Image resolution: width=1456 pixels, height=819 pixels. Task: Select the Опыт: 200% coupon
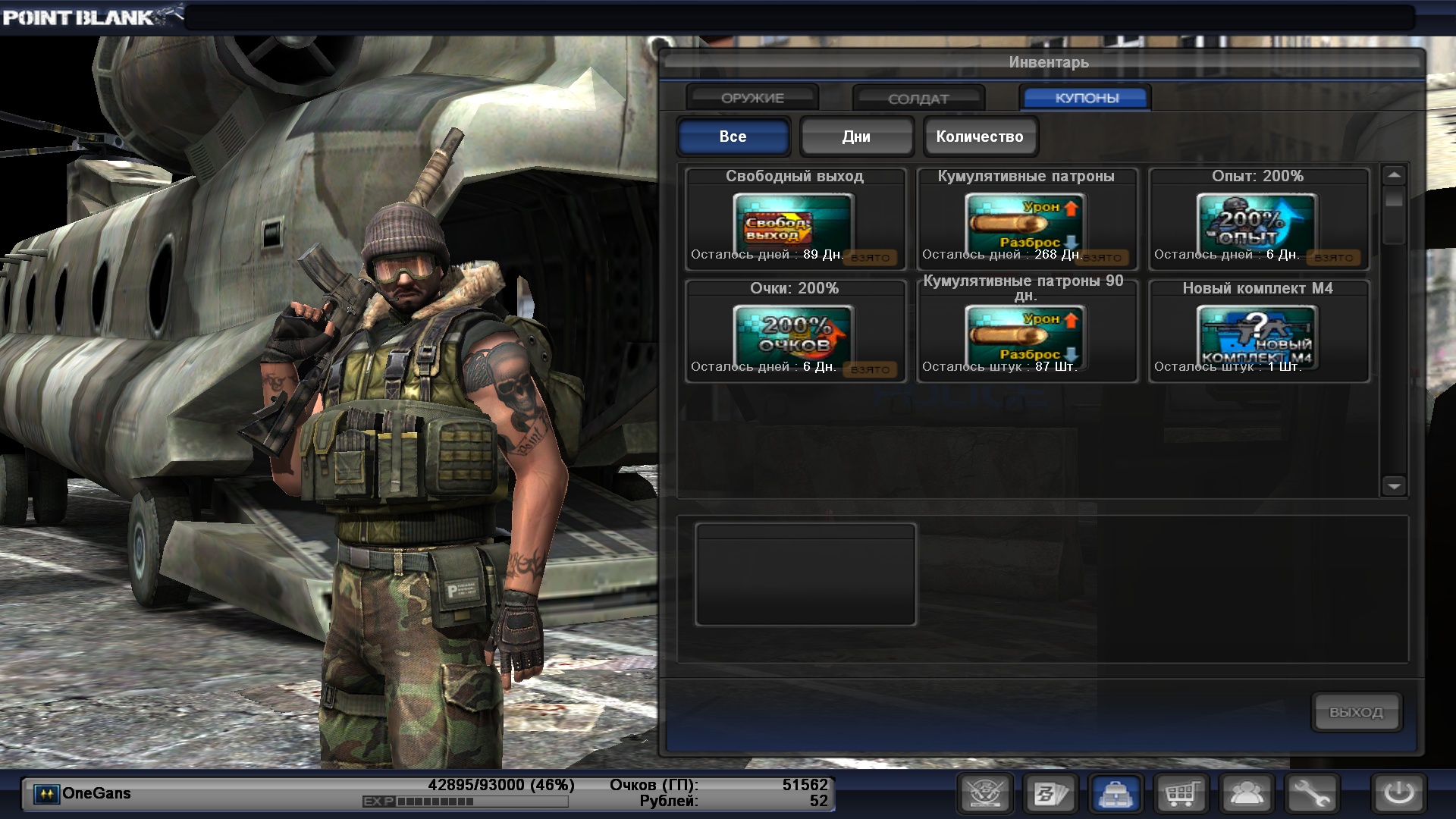tap(1257, 220)
